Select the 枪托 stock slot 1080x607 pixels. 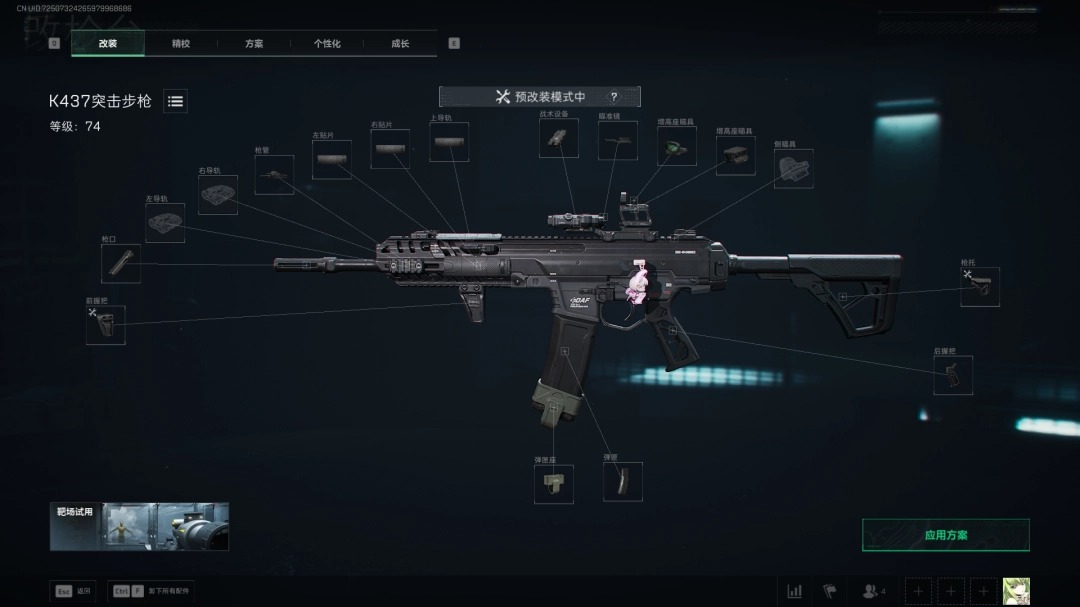point(980,287)
